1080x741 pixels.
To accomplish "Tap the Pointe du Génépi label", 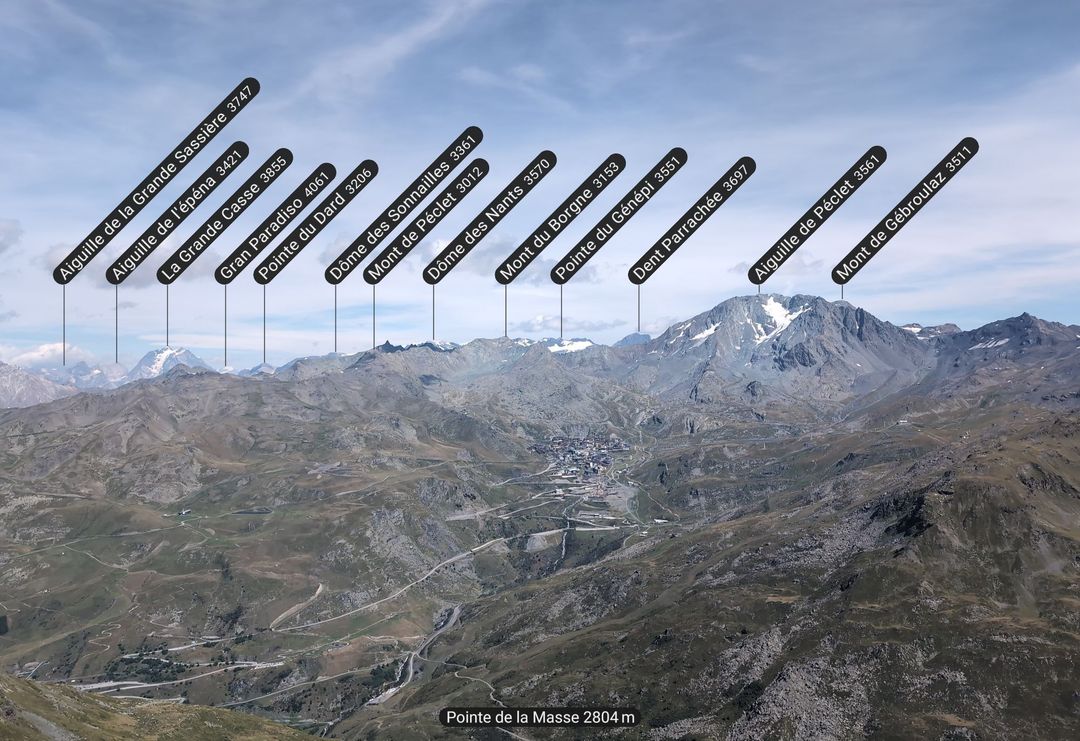I will [x=619, y=216].
